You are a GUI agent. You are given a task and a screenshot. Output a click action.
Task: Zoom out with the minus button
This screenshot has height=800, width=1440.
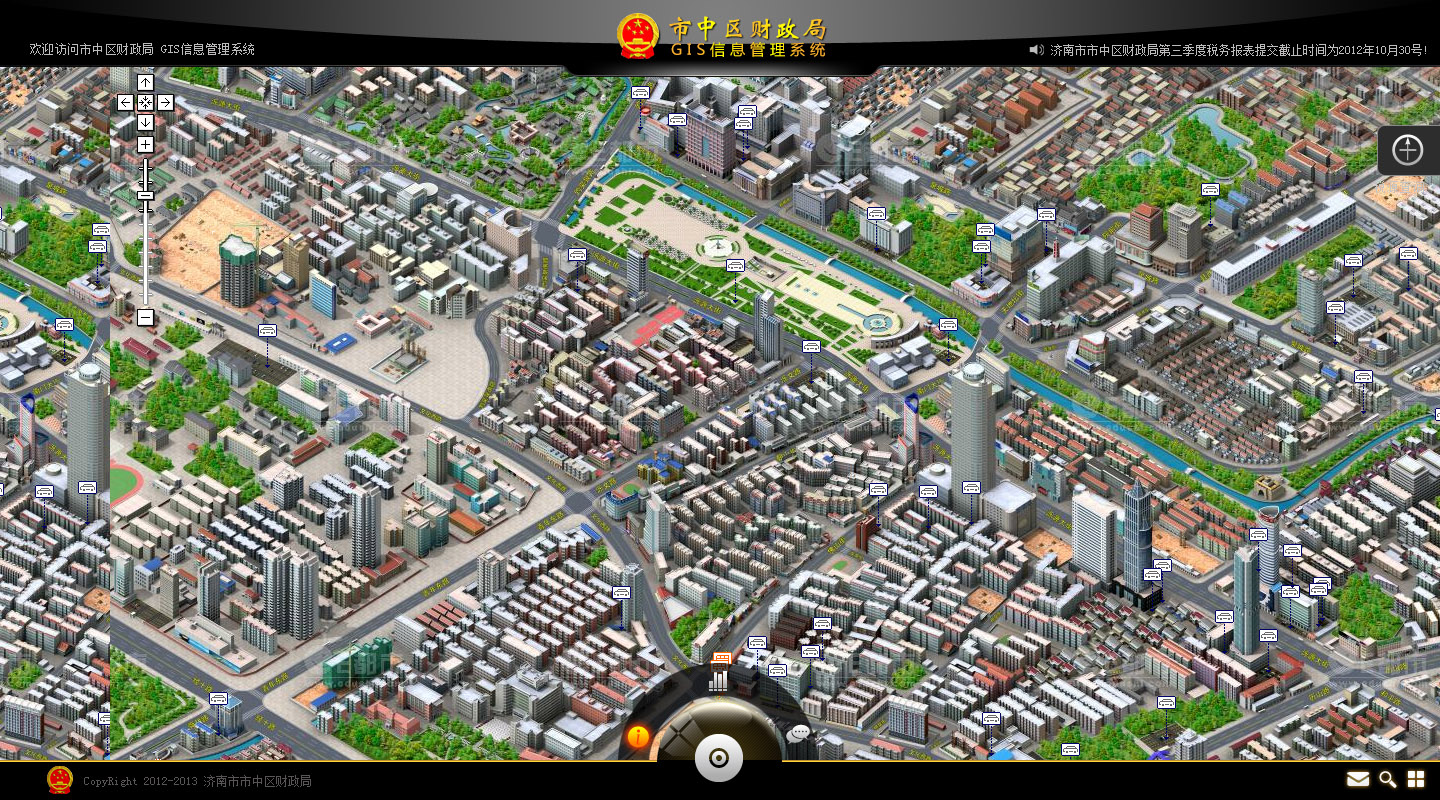pyautogui.click(x=145, y=317)
